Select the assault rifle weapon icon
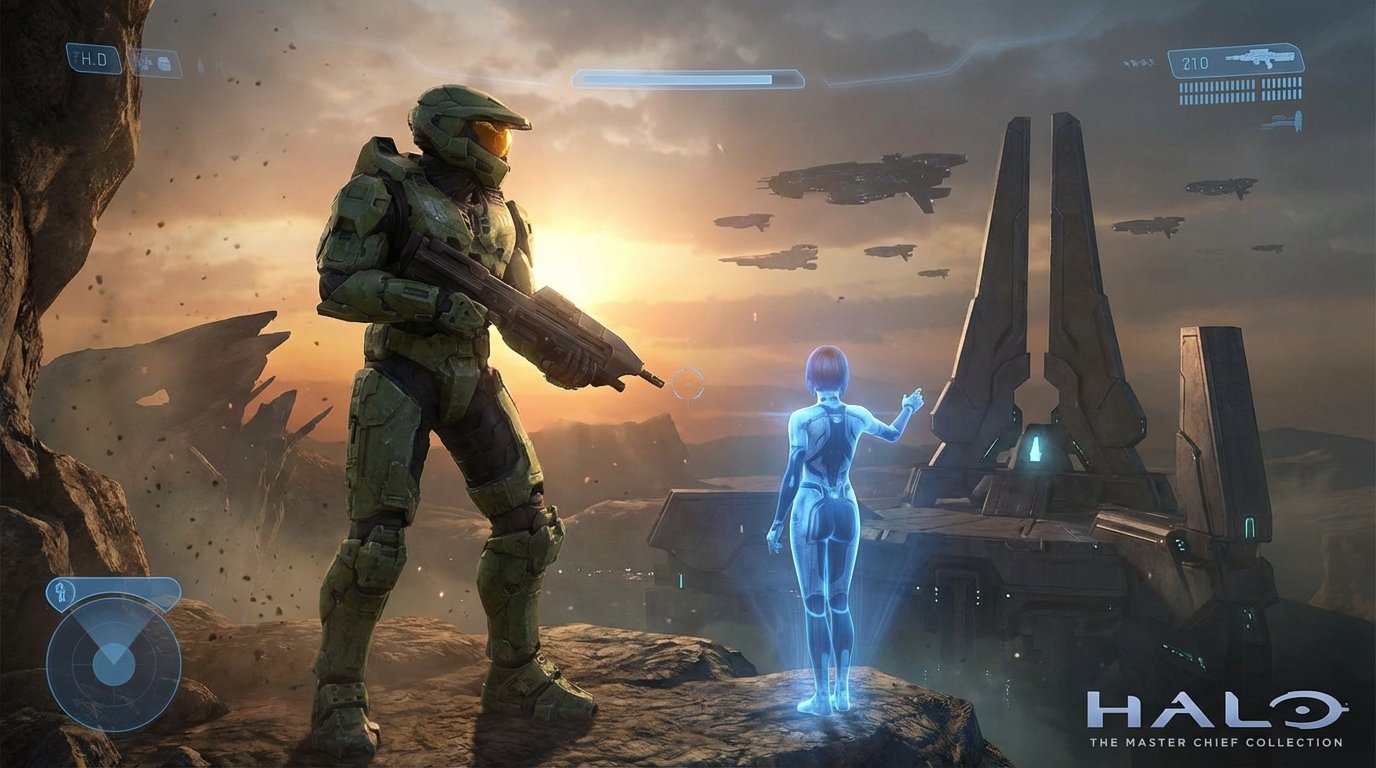Screen dimensions: 1376x768 (x=1262, y=57)
